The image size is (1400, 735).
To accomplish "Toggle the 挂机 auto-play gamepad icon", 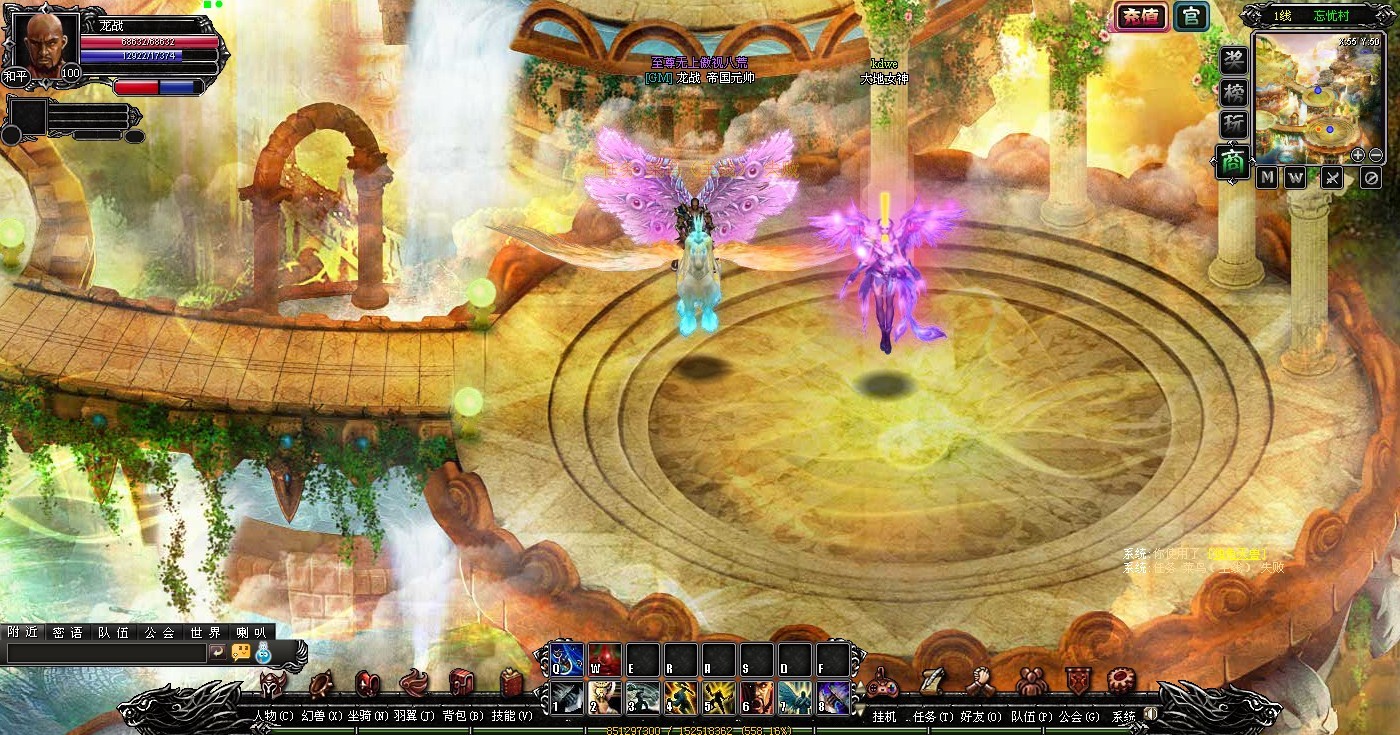I will click(x=883, y=684).
